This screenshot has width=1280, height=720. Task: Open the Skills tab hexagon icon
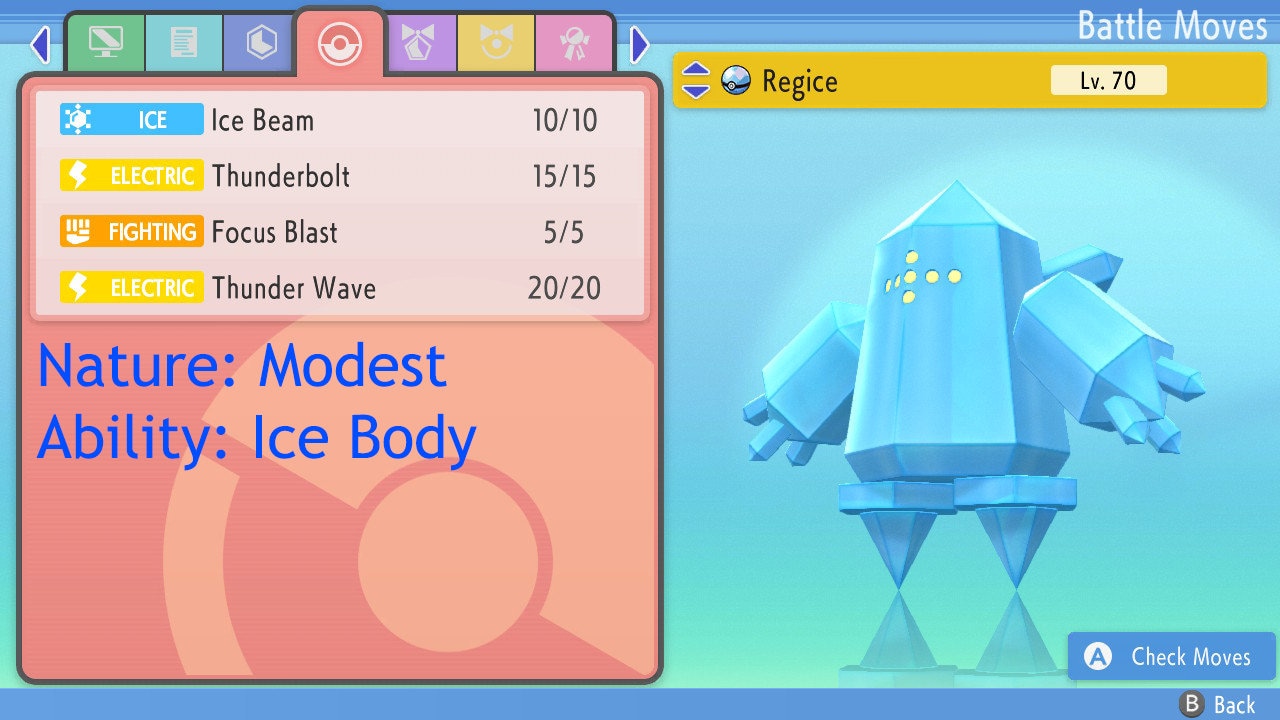tap(259, 42)
